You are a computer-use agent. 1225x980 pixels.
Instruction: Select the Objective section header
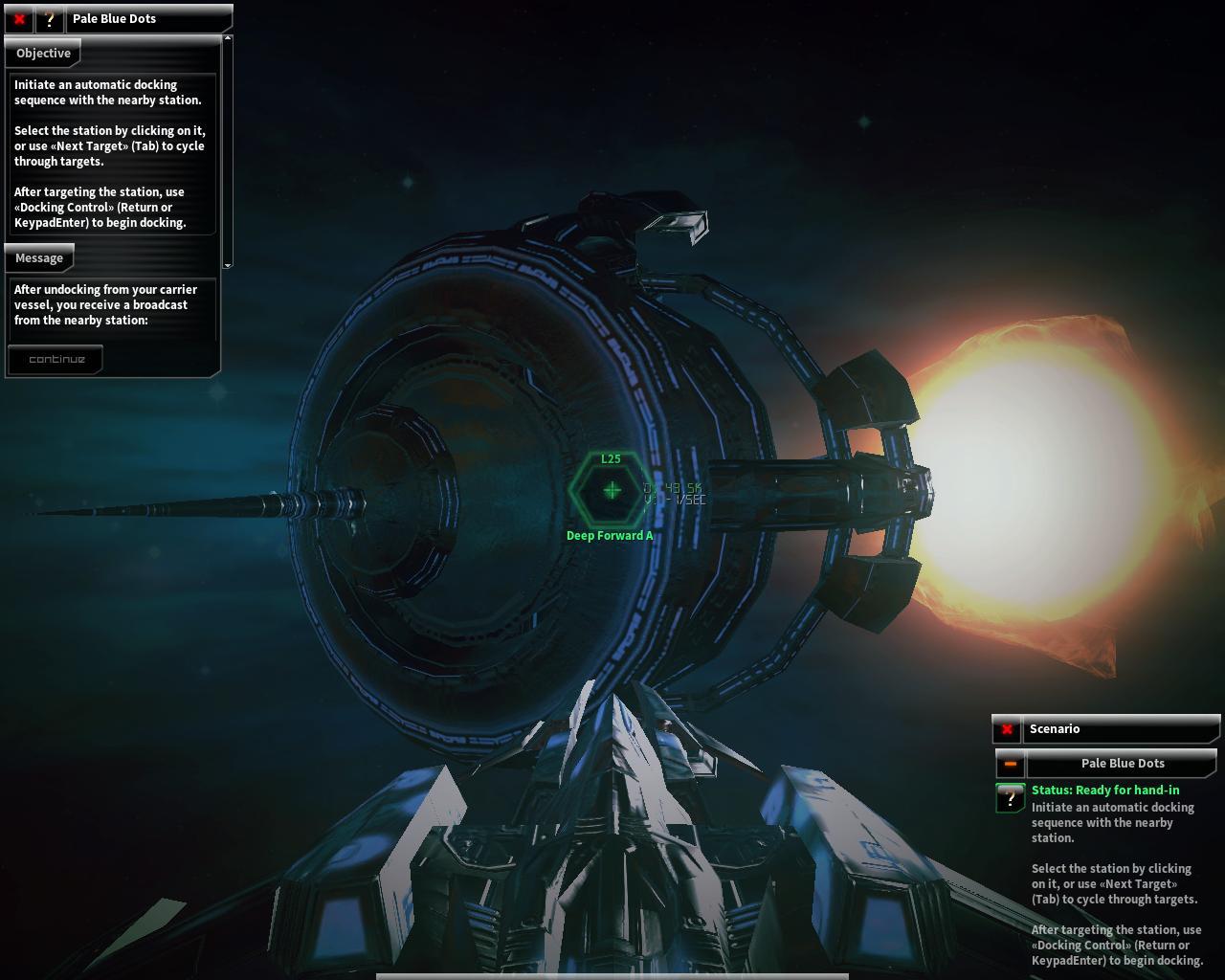tap(43, 54)
